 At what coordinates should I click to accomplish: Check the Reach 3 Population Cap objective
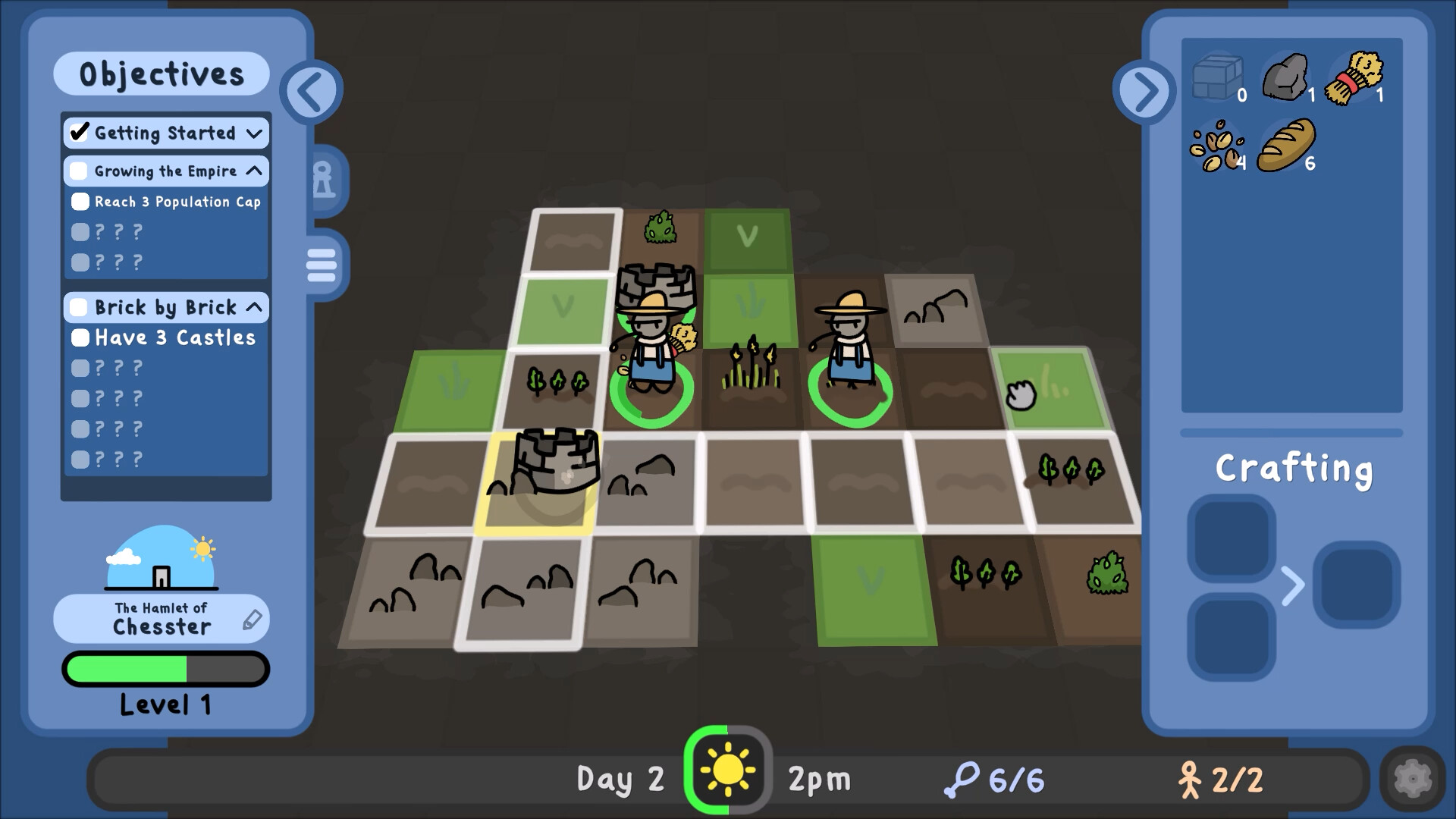(x=79, y=201)
